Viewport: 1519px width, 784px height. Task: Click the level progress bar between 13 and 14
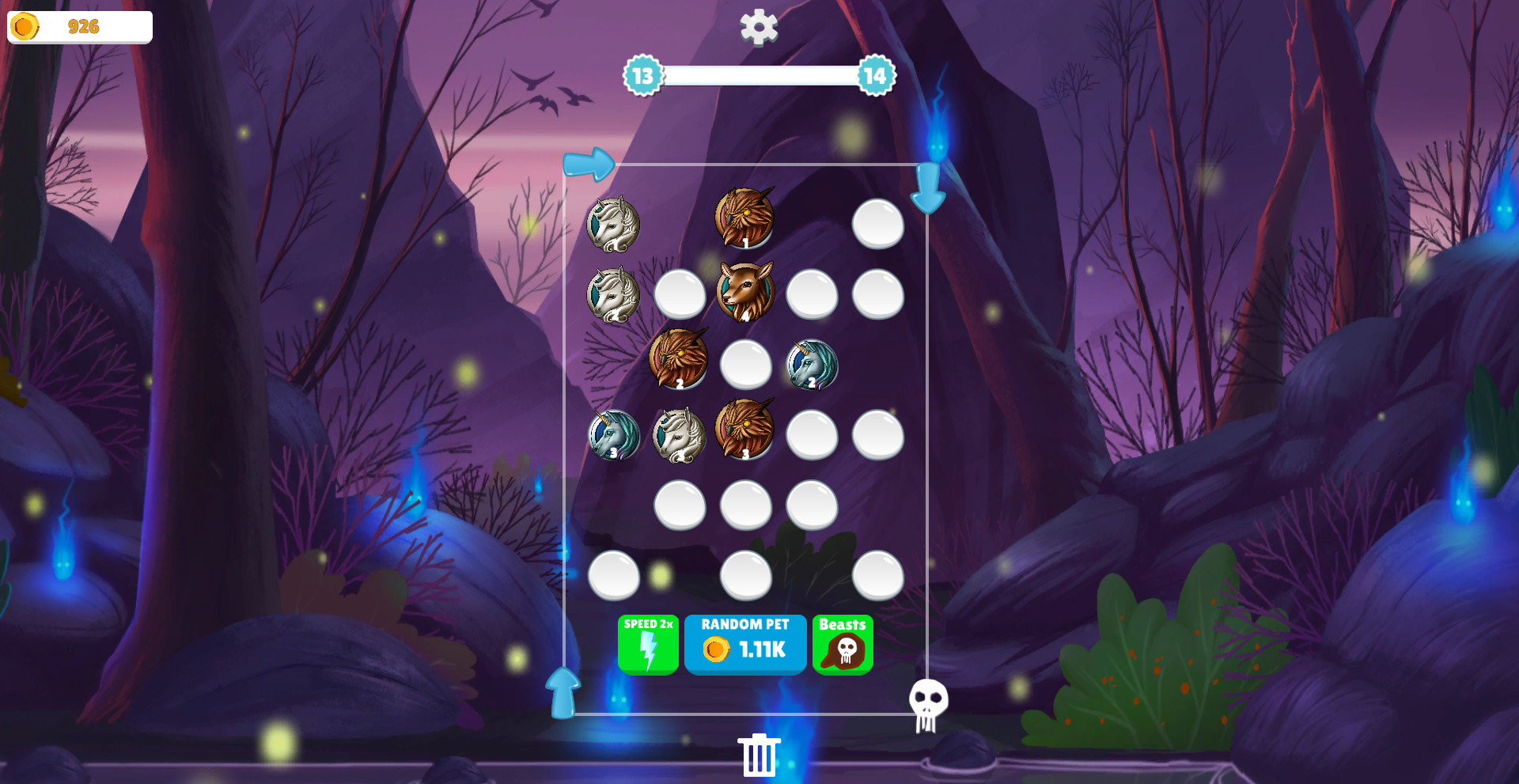[759, 77]
